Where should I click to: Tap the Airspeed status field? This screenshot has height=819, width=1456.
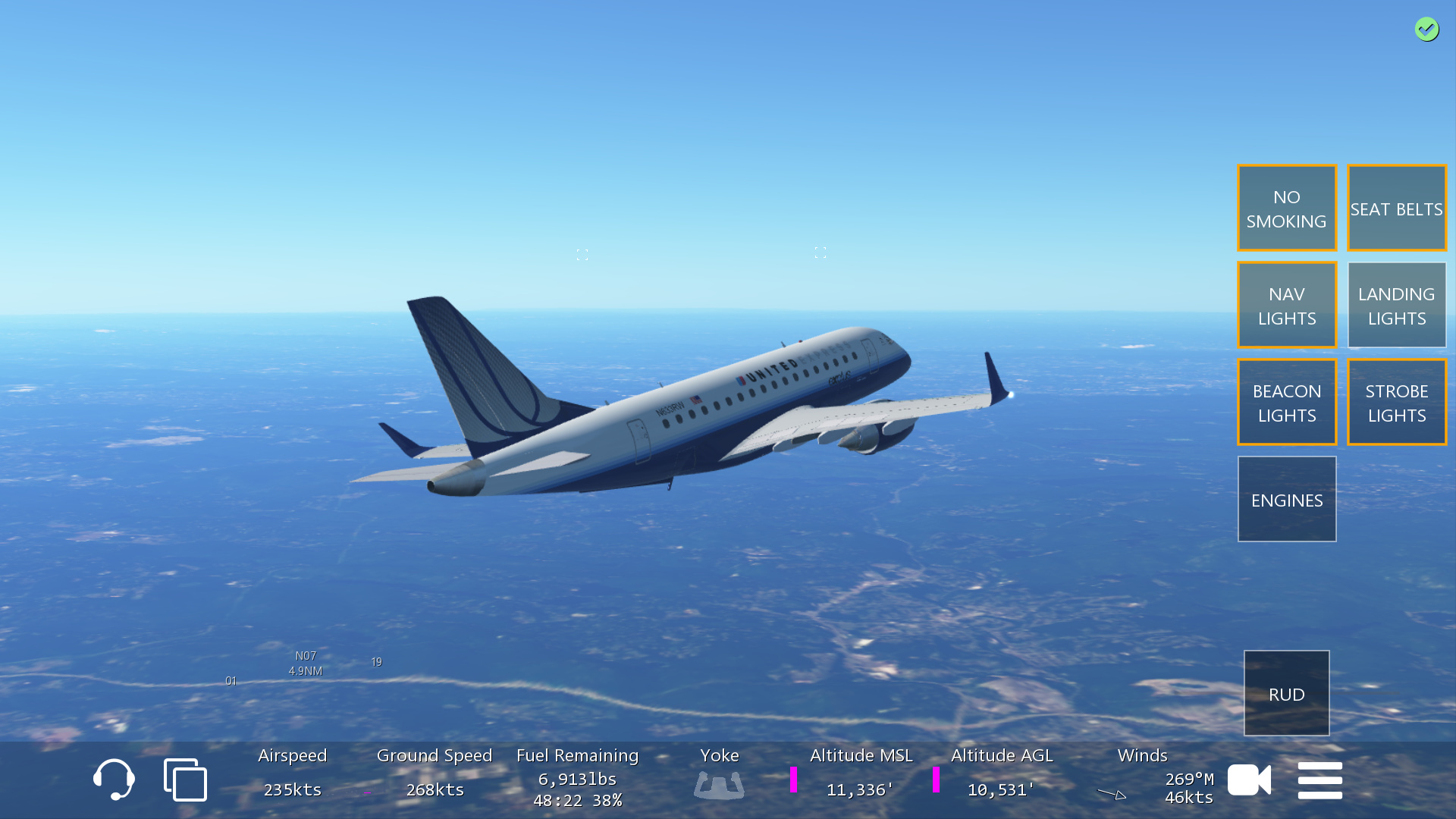(x=292, y=773)
